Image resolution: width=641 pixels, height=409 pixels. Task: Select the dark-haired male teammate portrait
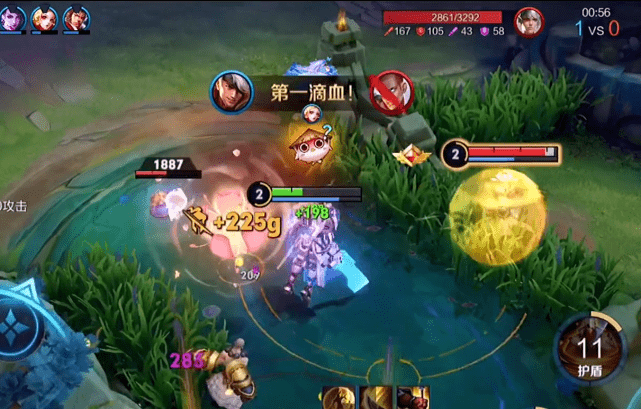coord(76,17)
